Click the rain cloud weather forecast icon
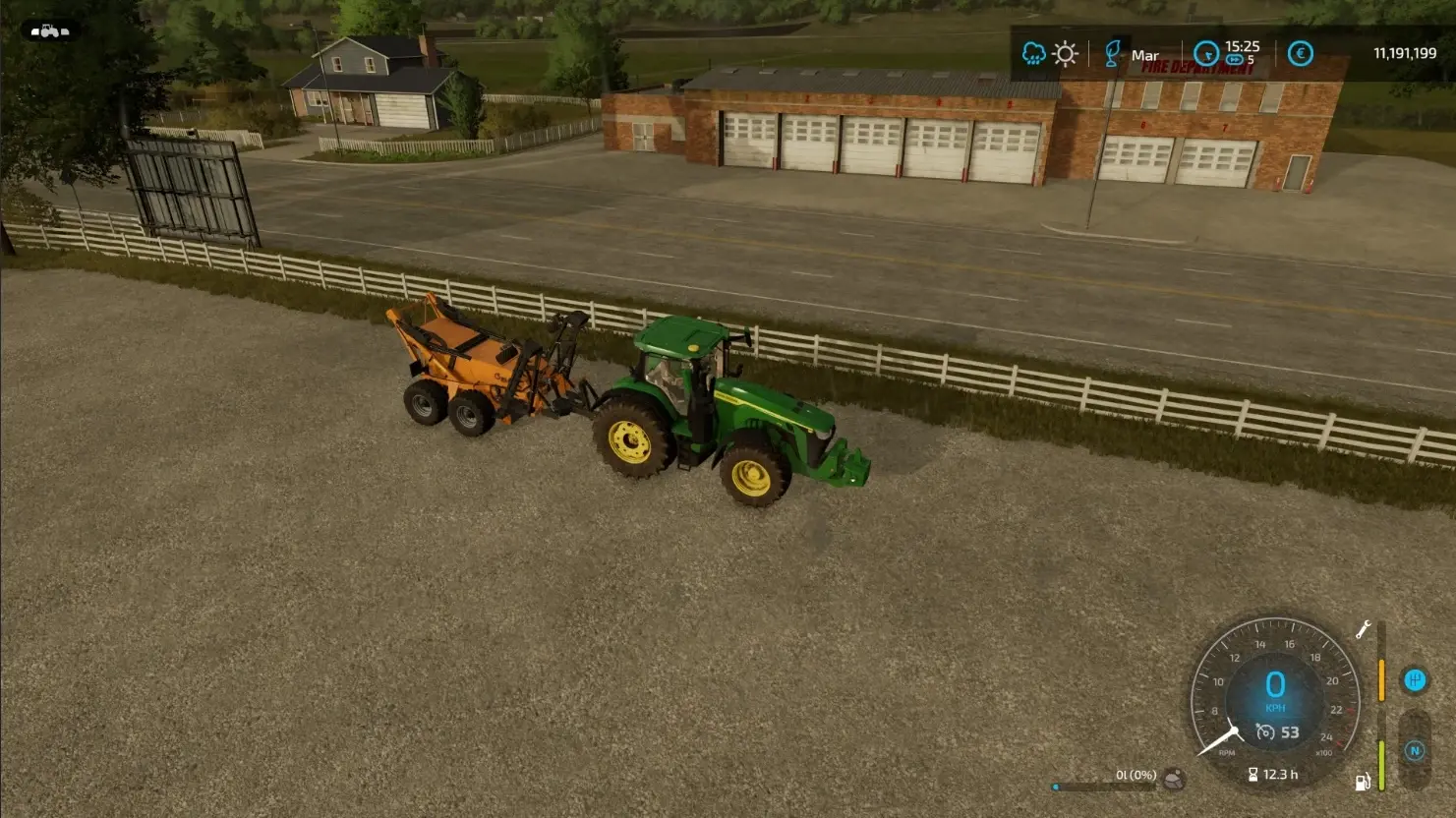The height and width of the screenshot is (818, 1456). click(x=1033, y=54)
